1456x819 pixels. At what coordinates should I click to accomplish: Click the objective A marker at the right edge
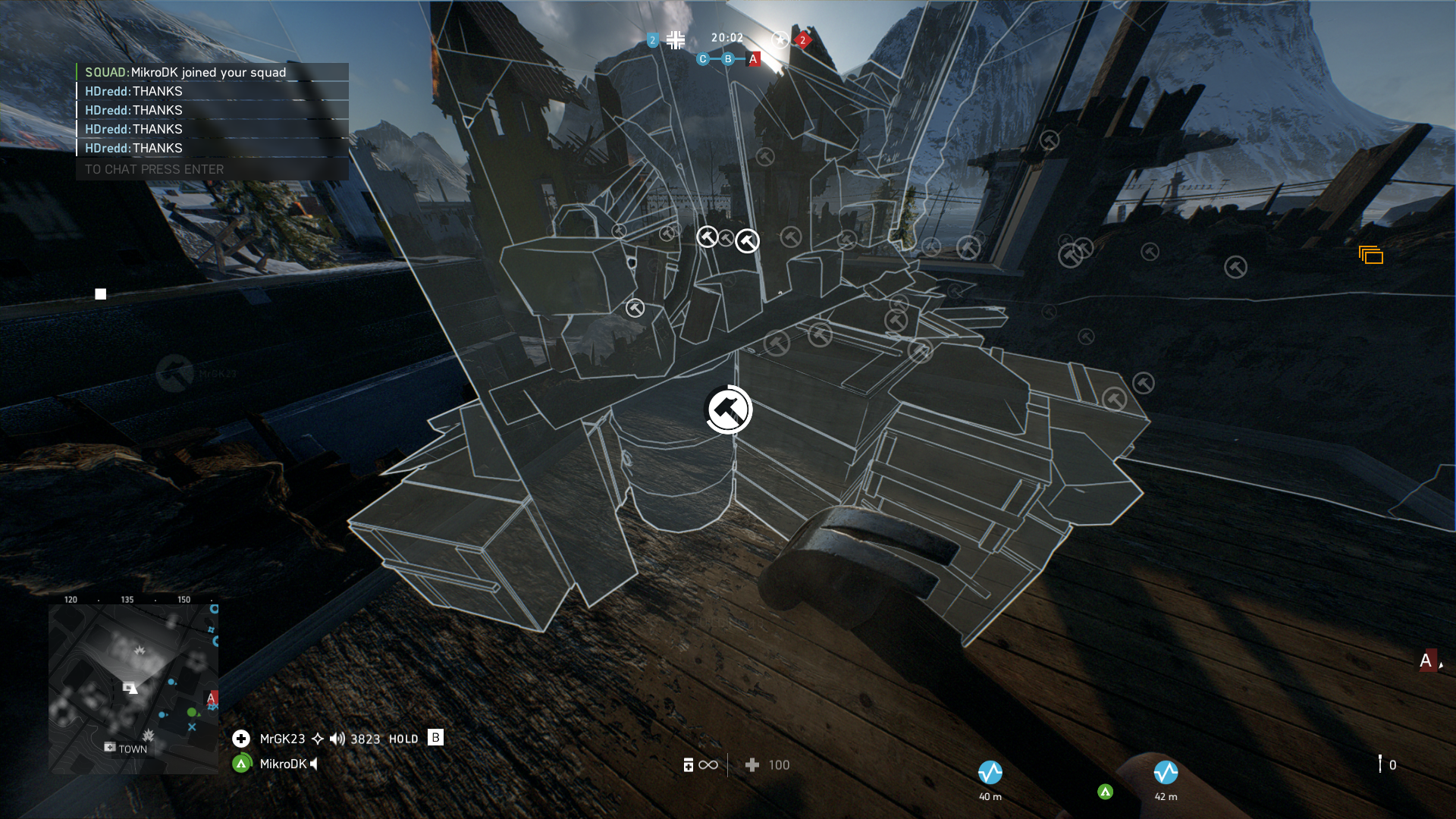[x=1426, y=661]
